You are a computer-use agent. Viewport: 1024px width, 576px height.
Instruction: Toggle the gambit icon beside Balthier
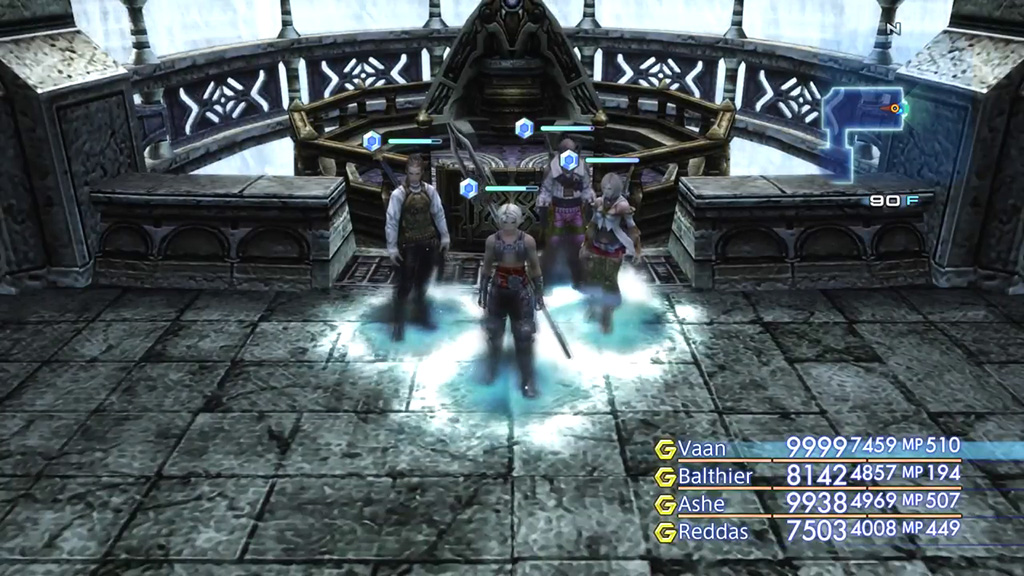point(665,477)
